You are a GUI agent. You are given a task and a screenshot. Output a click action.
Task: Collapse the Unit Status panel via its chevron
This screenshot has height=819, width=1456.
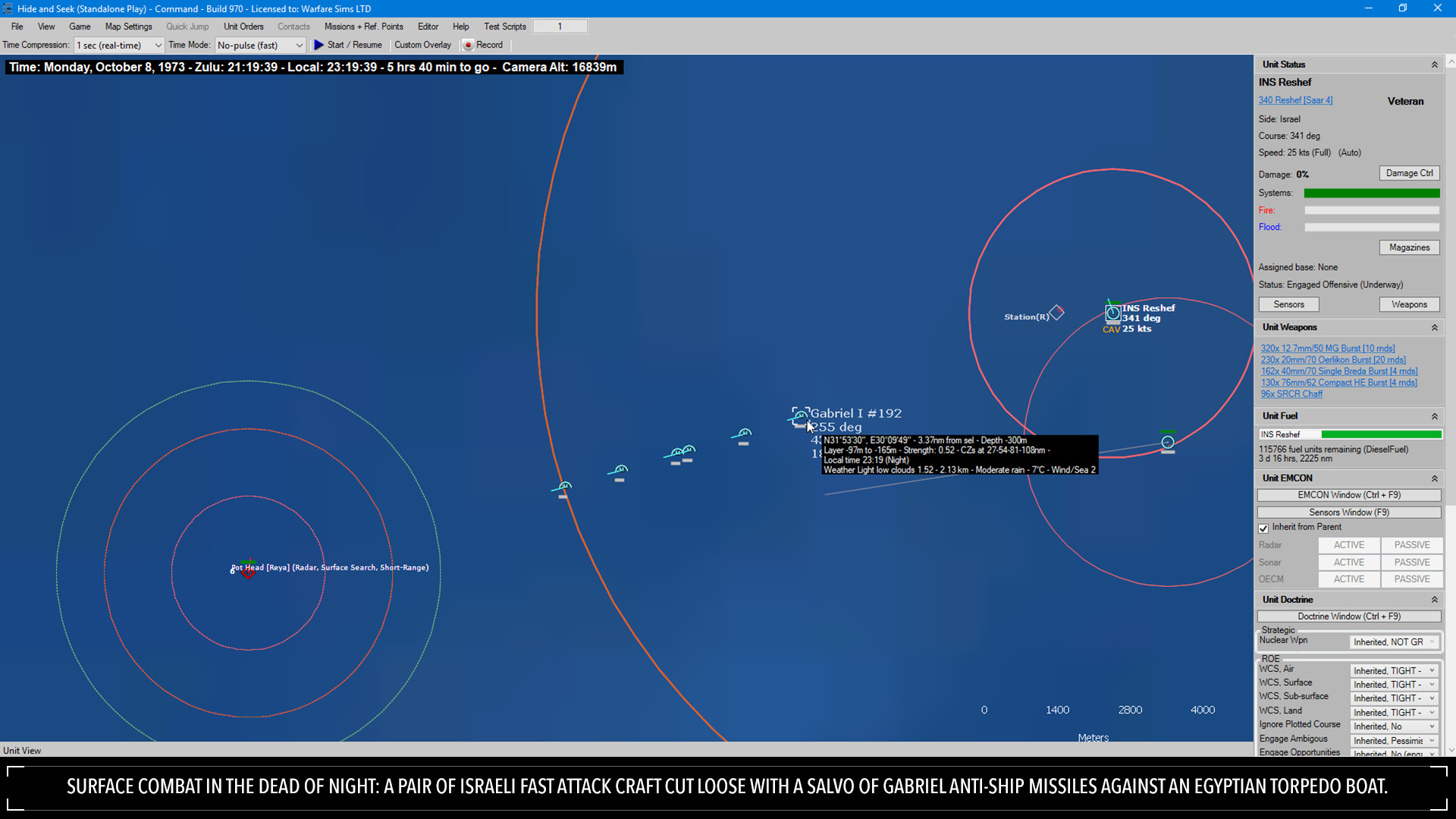[1435, 64]
